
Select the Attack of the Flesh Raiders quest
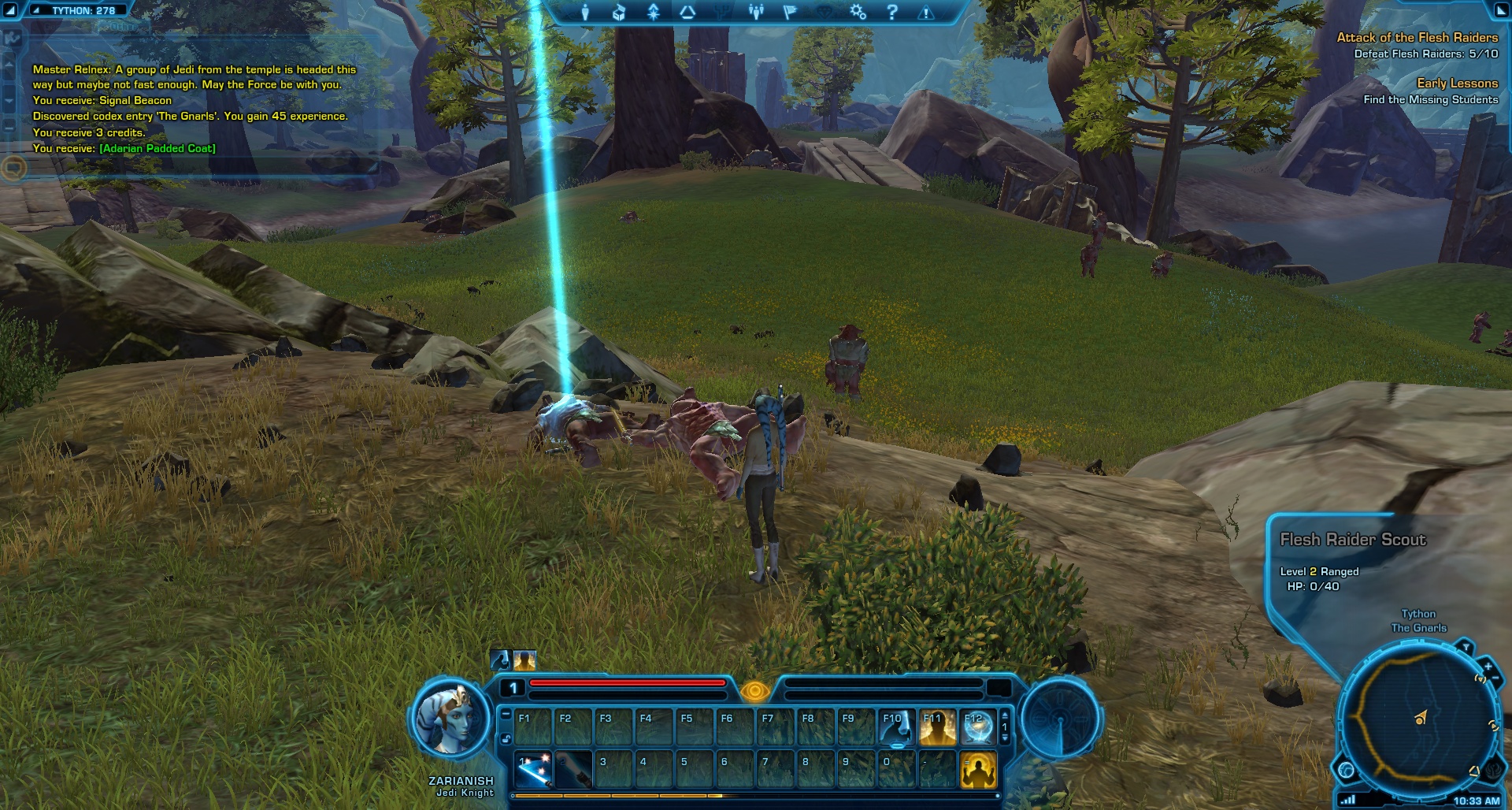pos(1417,37)
